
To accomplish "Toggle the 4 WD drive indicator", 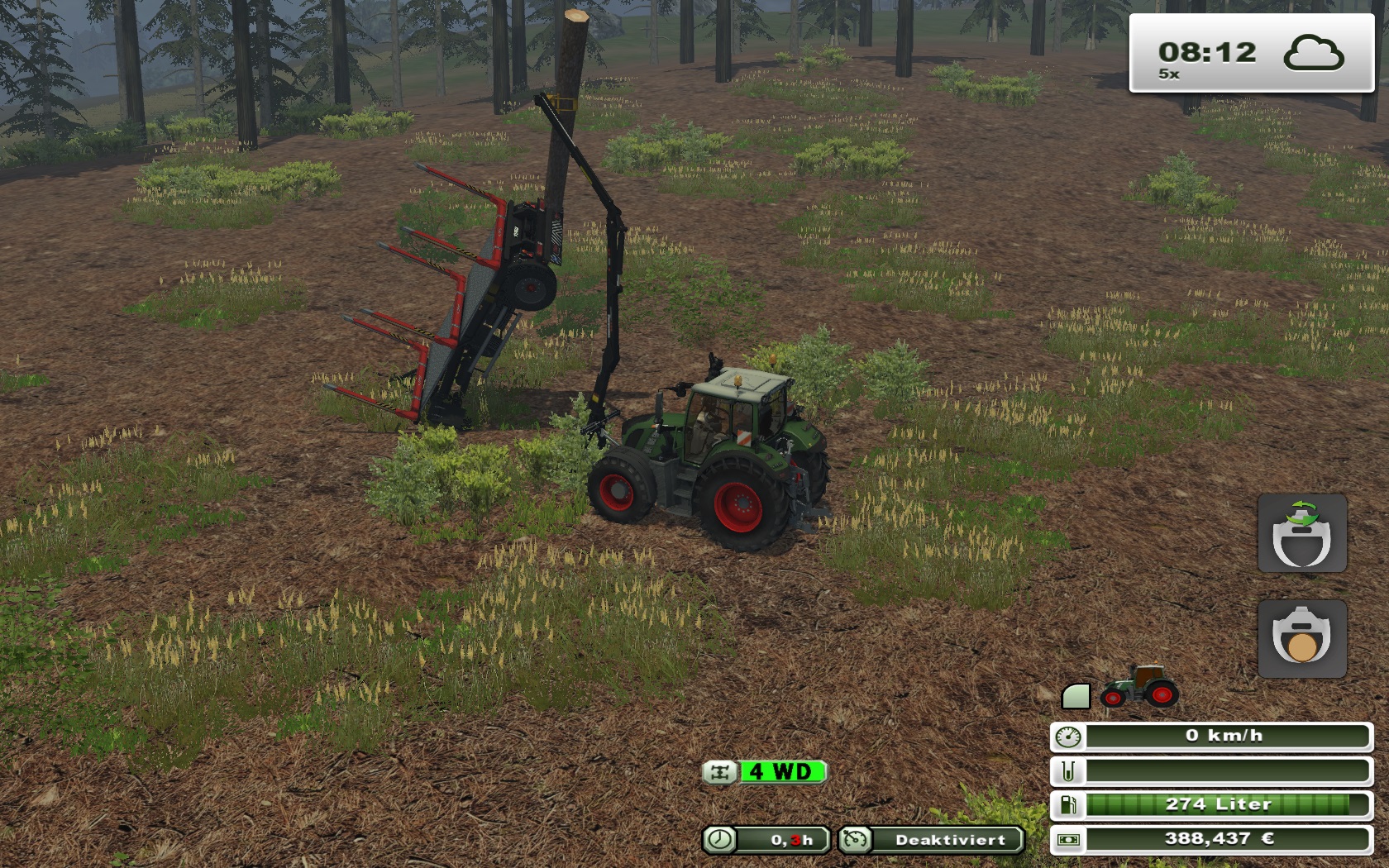I will tap(765, 772).
